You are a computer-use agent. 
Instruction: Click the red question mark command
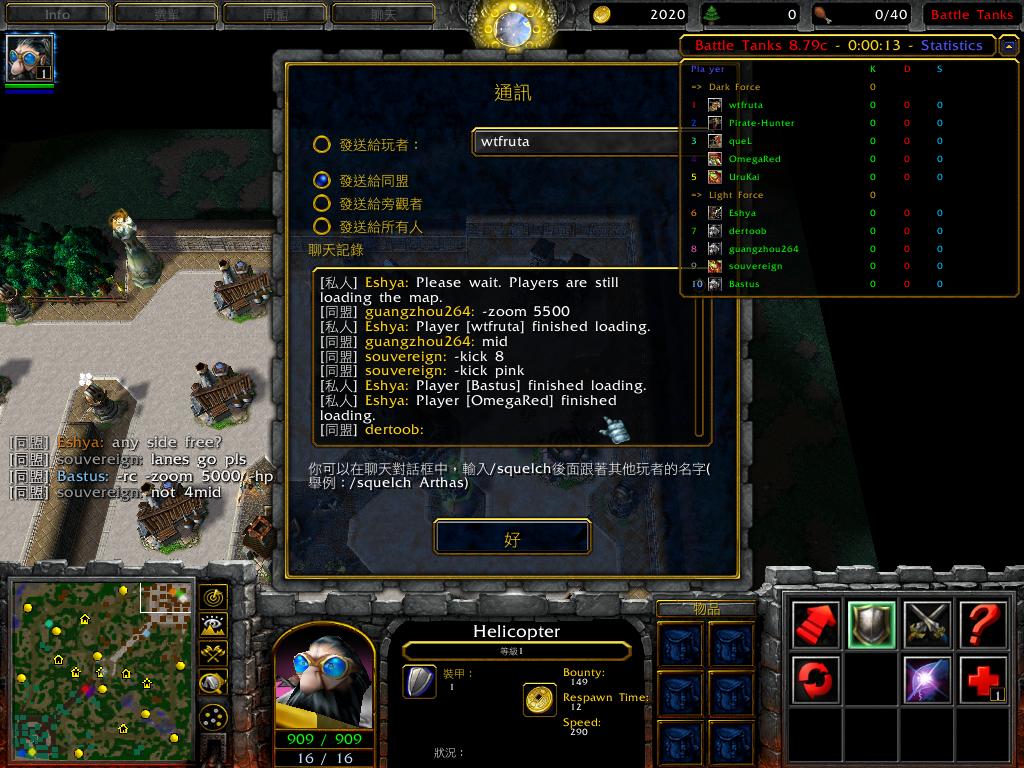[983, 625]
